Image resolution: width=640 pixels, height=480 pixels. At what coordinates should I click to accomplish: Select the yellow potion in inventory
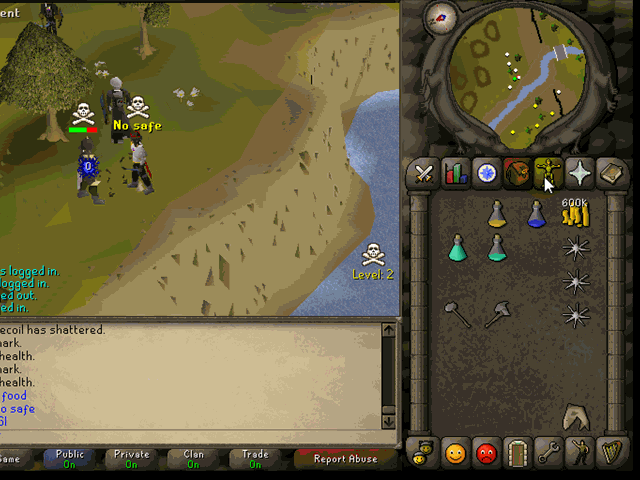pos(497,213)
